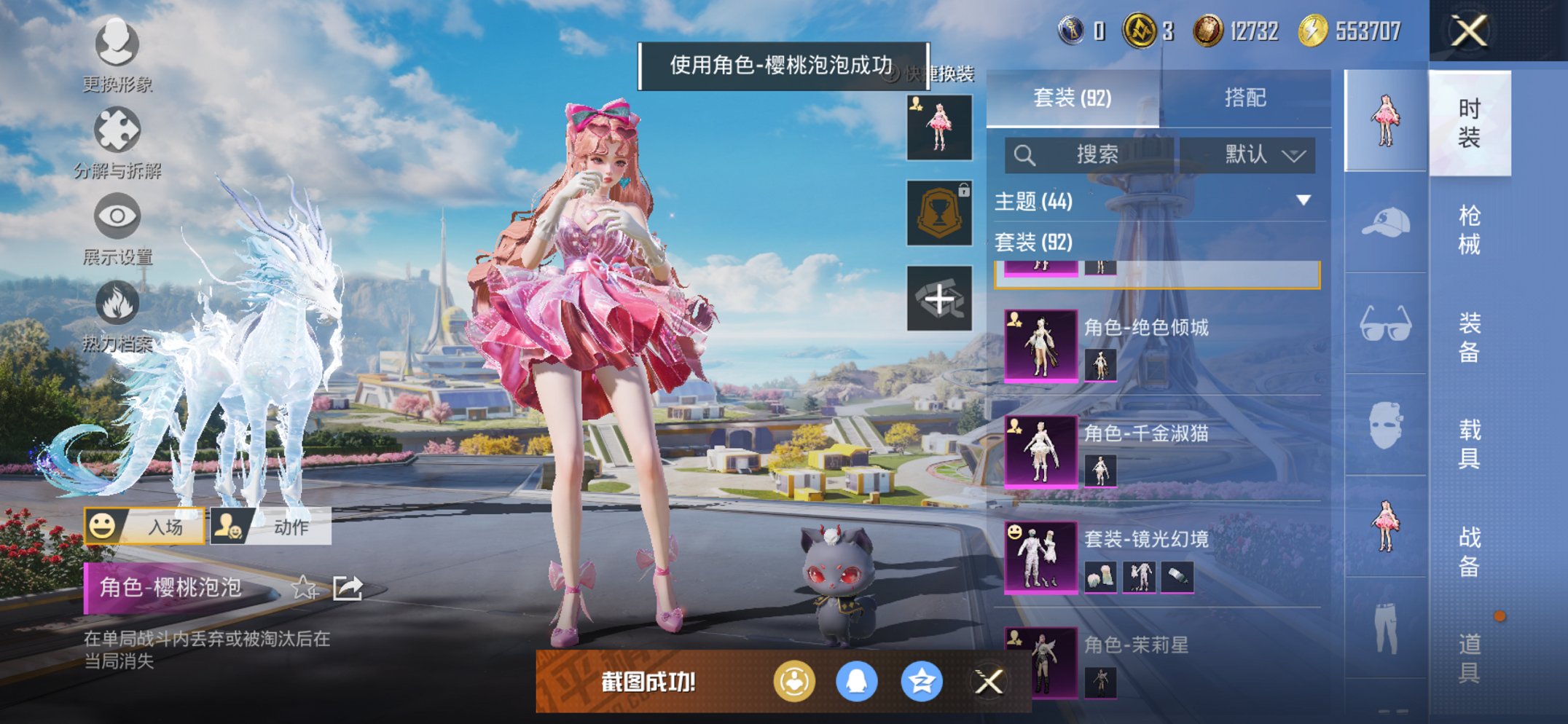Switch to the 搭配 tab

pos(1246,96)
